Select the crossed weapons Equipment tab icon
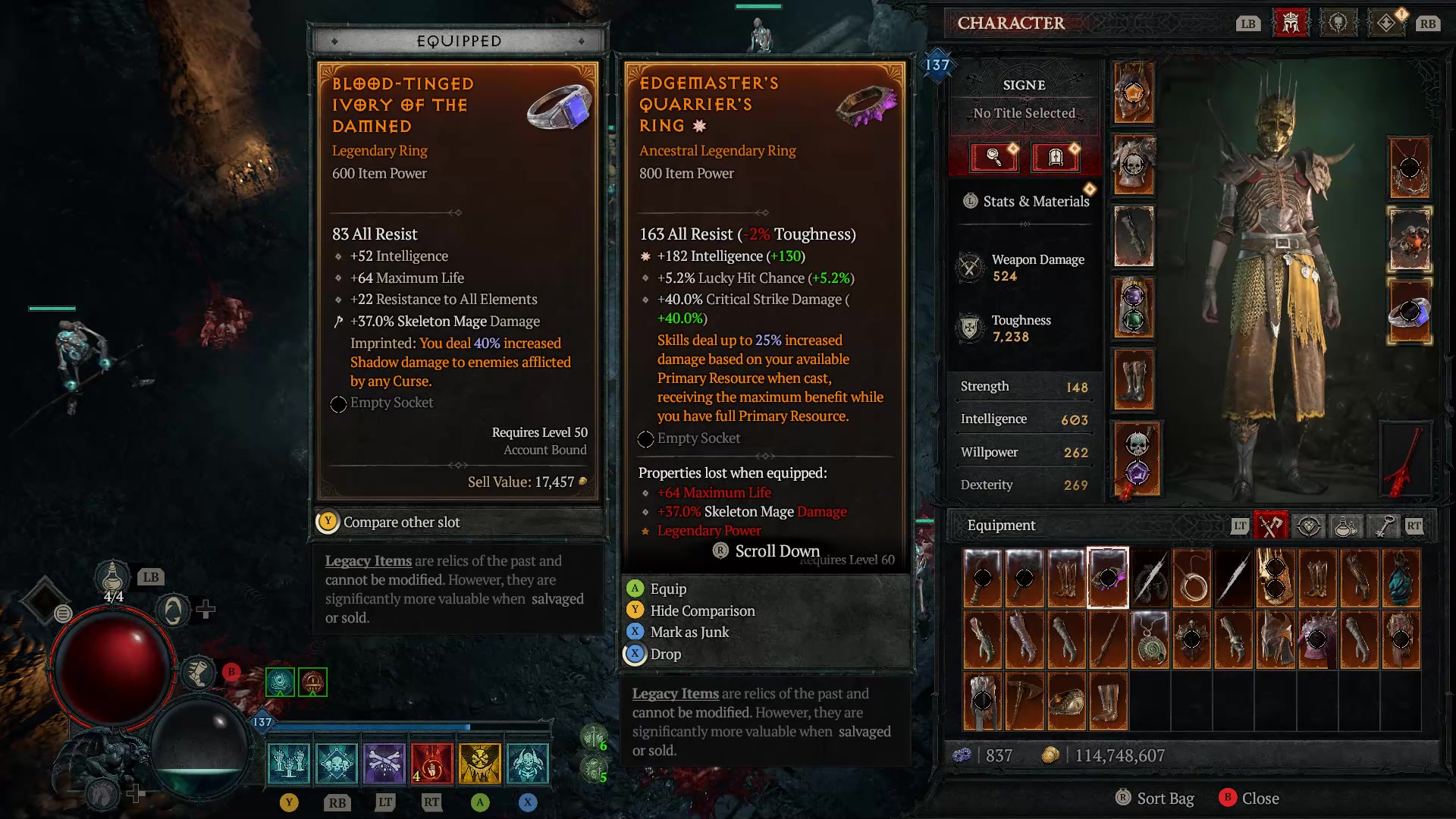 click(x=1272, y=526)
